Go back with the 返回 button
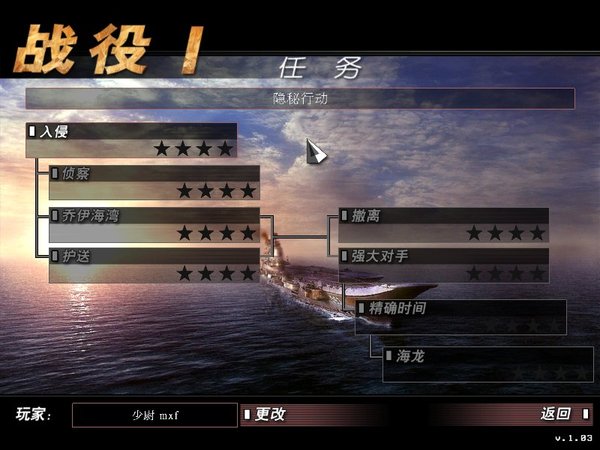Screen dimensions: 600x450 coord(556,414)
